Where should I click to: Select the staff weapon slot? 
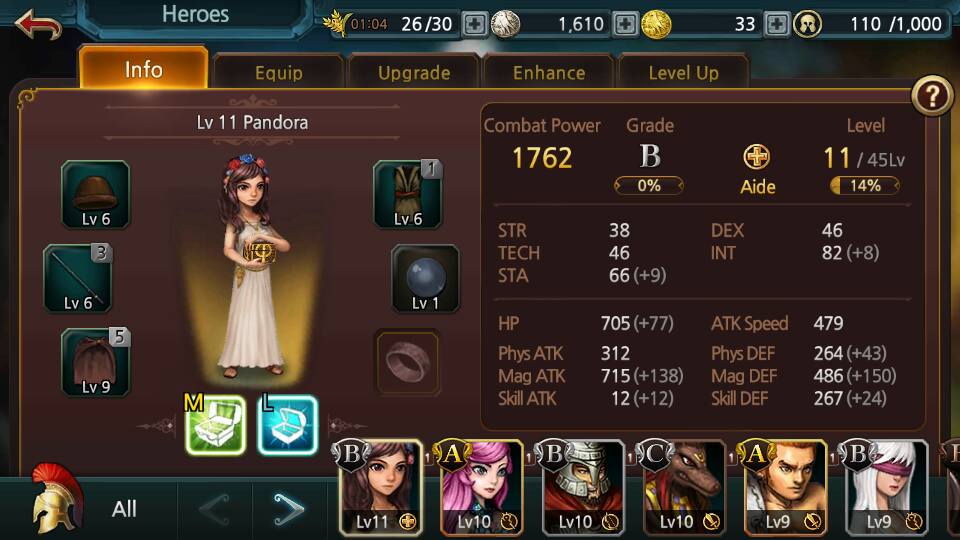[x=78, y=278]
